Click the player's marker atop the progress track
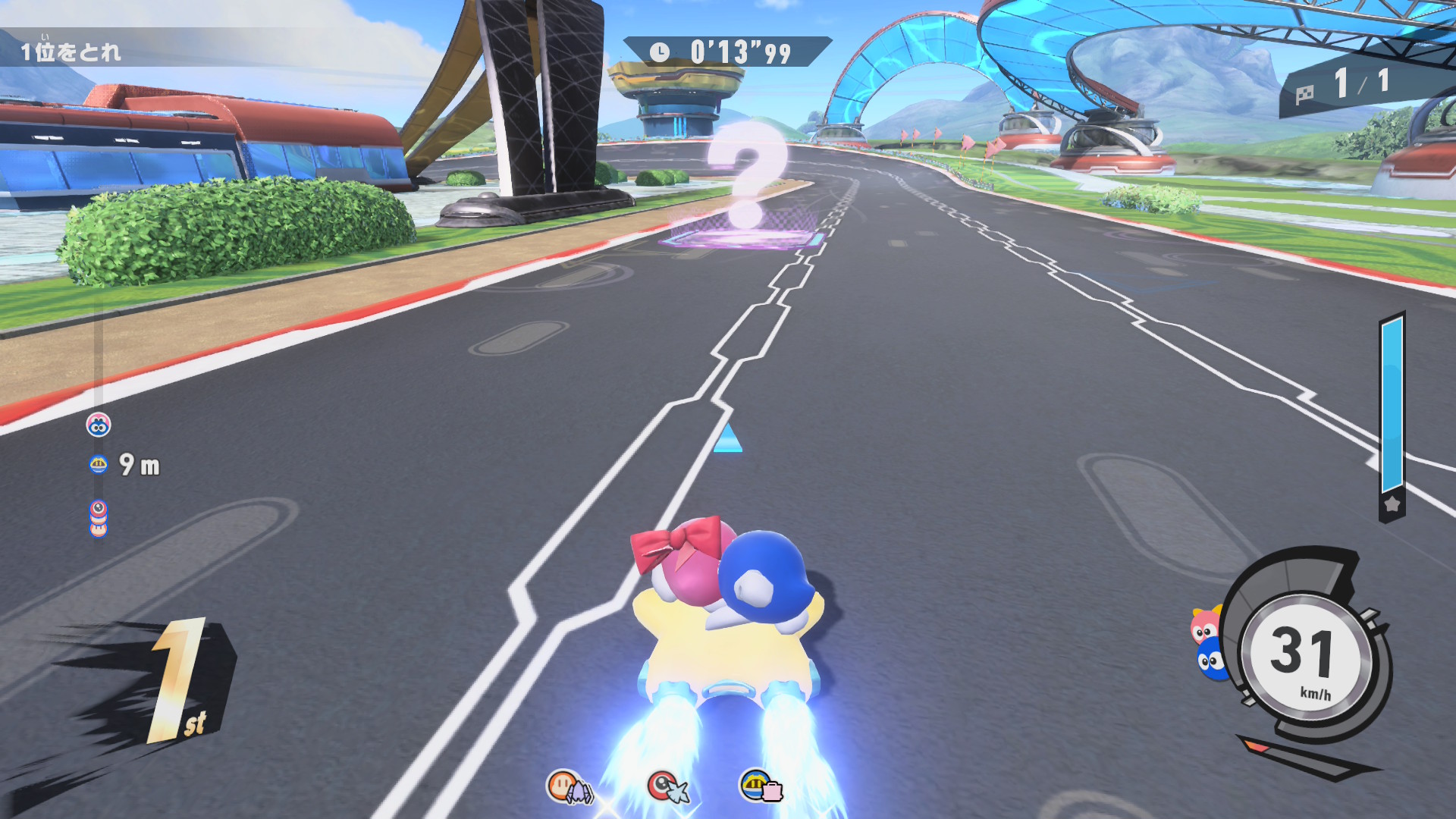The height and width of the screenshot is (819, 1456). pos(99,425)
